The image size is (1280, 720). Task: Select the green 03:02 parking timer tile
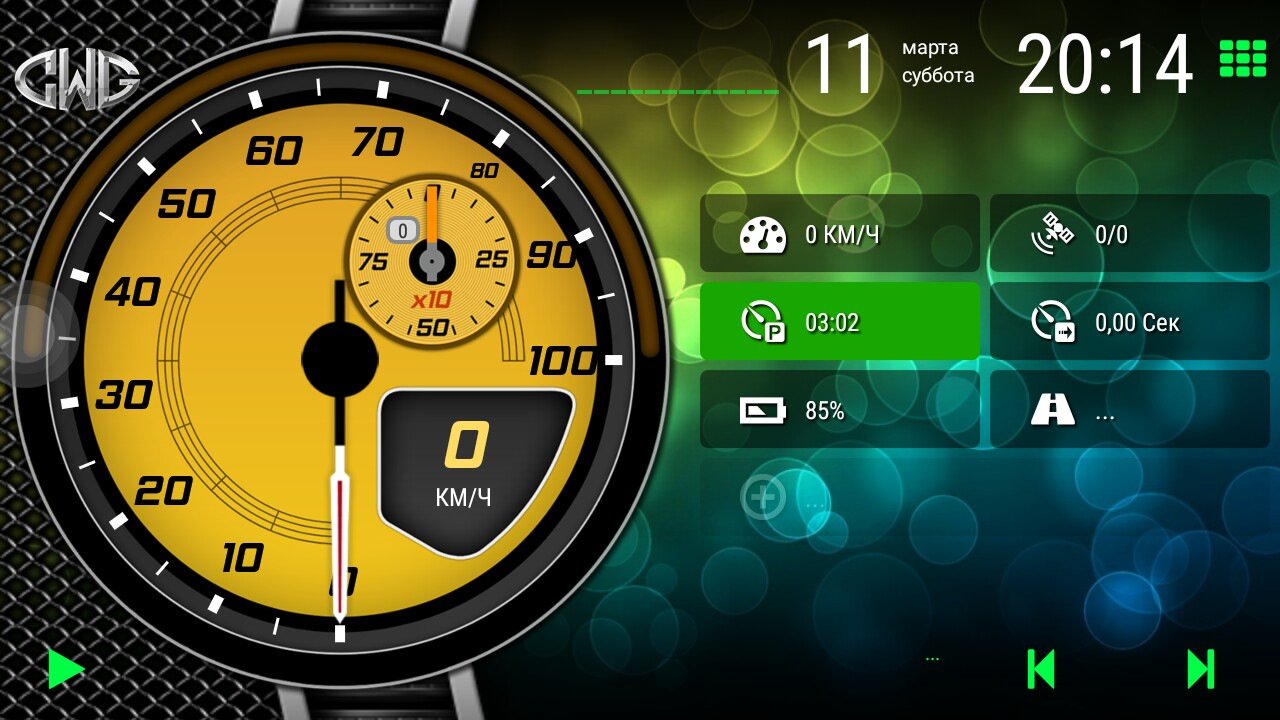839,322
